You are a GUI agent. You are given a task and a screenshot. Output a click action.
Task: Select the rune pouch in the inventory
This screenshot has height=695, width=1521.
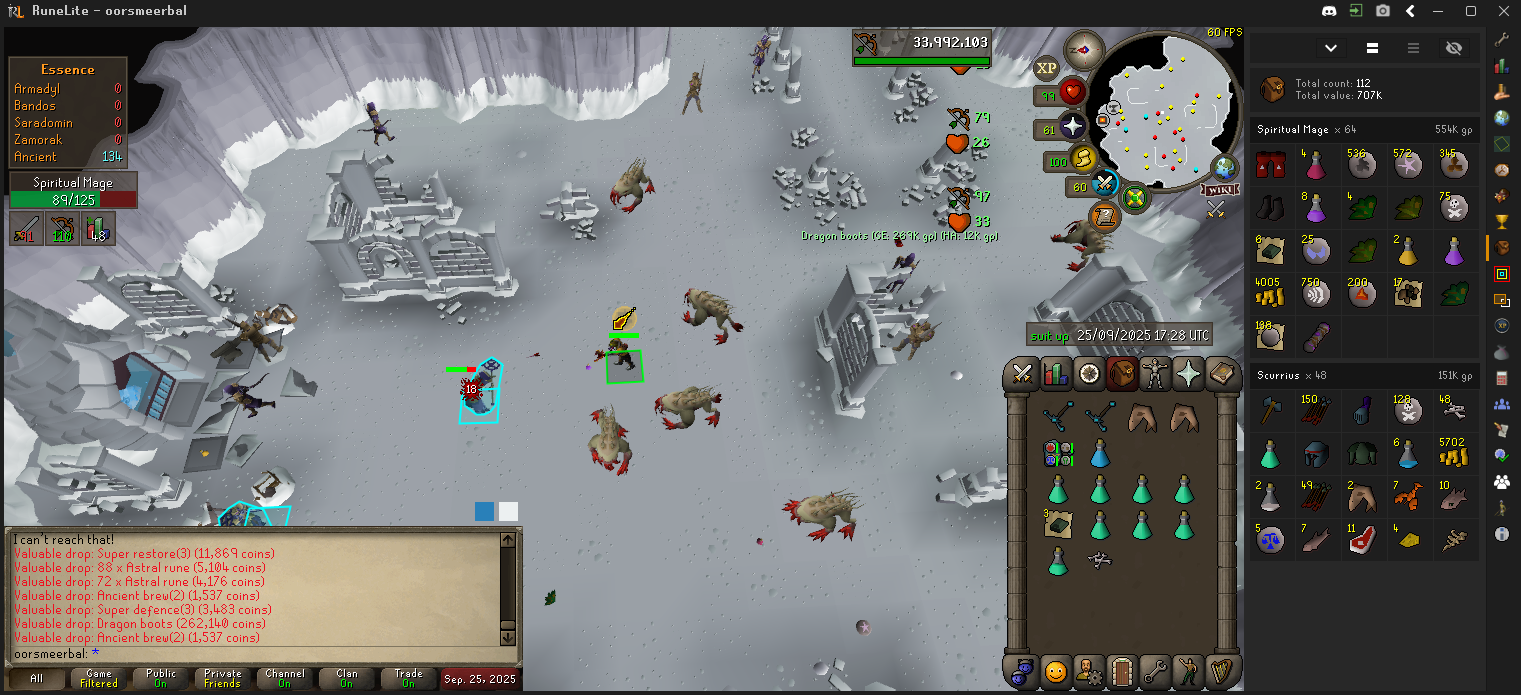click(x=1058, y=453)
